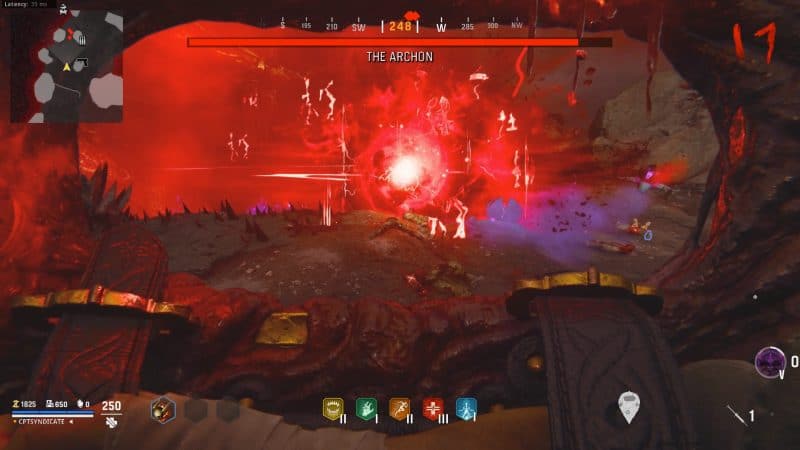Activate the purple orb field upgrade
800x450 pixels.
point(770,361)
